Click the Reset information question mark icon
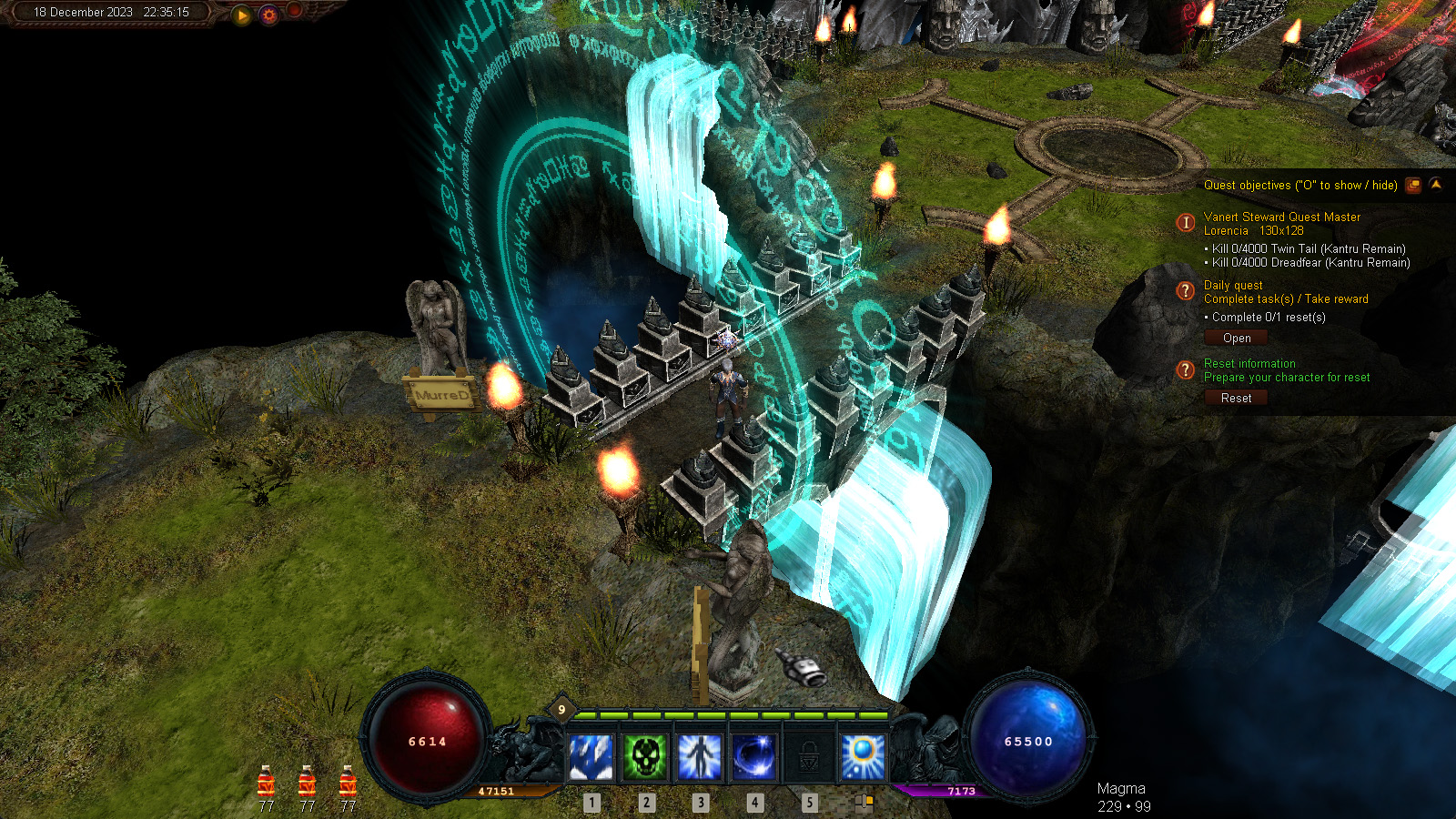The height and width of the screenshot is (819, 1456). 1185,369
